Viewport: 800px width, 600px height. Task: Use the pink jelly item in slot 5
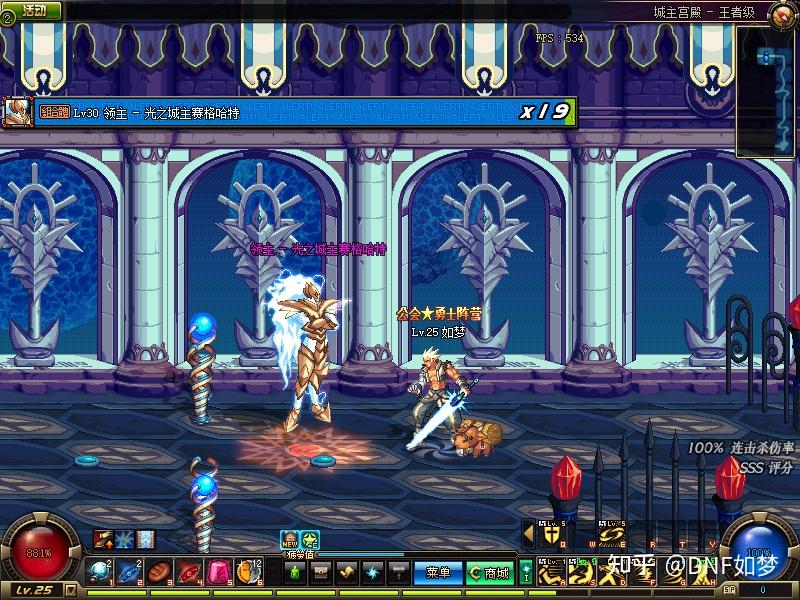[218, 572]
